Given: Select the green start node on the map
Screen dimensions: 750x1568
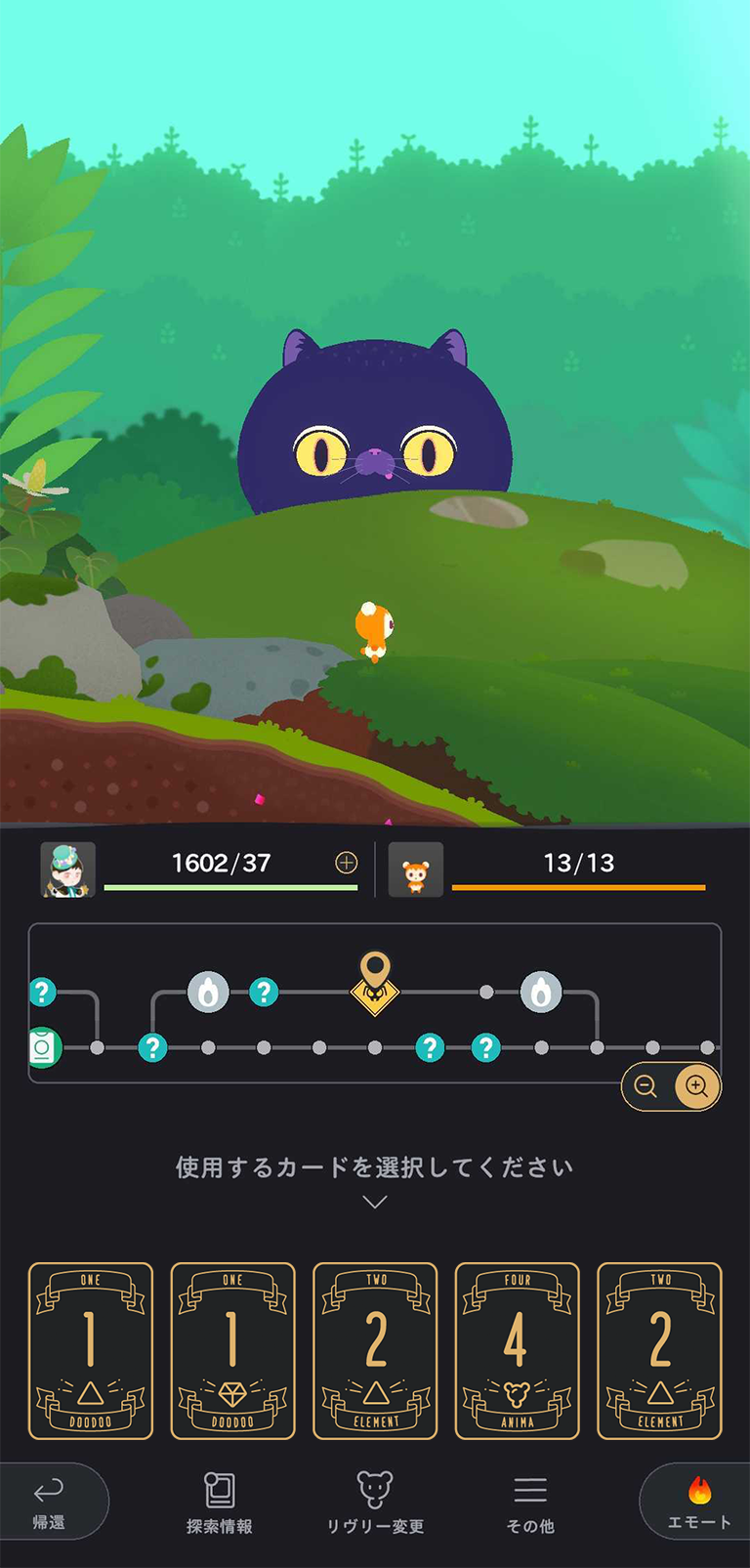Looking at the screenshot, I should pos(42,1048).
